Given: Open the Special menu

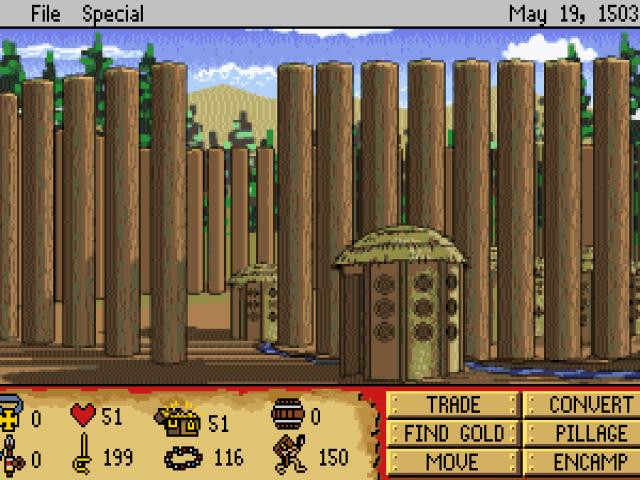Looking at the screenshot, I should pyautogui.click(x=113, y=14).
